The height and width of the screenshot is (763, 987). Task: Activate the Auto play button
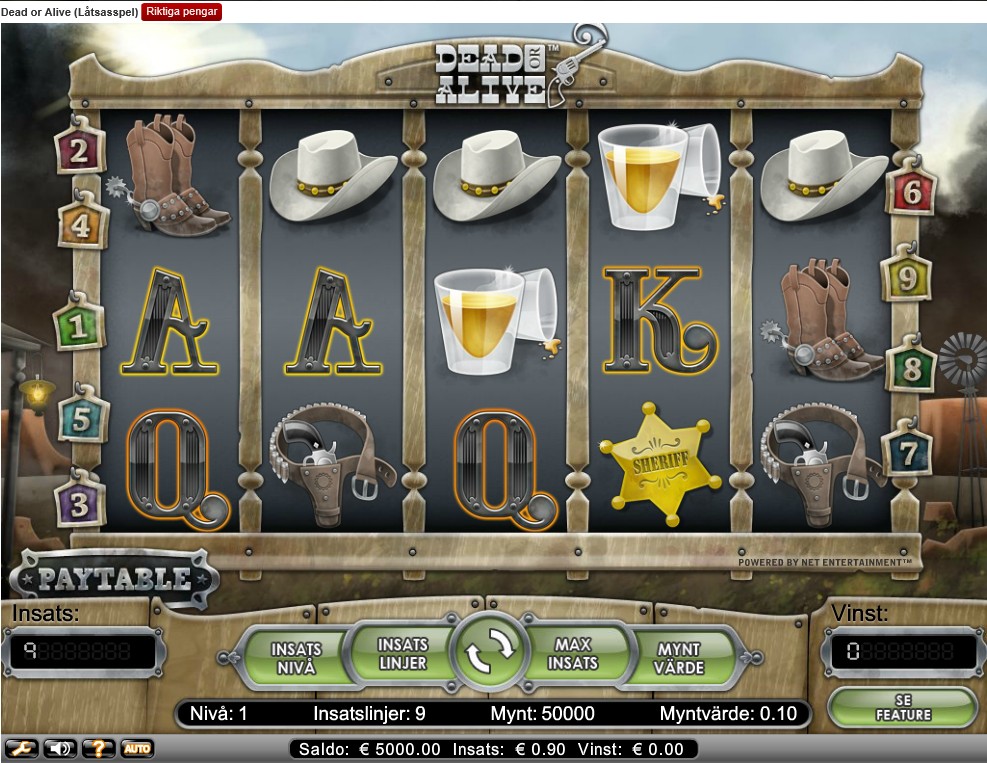137,748
